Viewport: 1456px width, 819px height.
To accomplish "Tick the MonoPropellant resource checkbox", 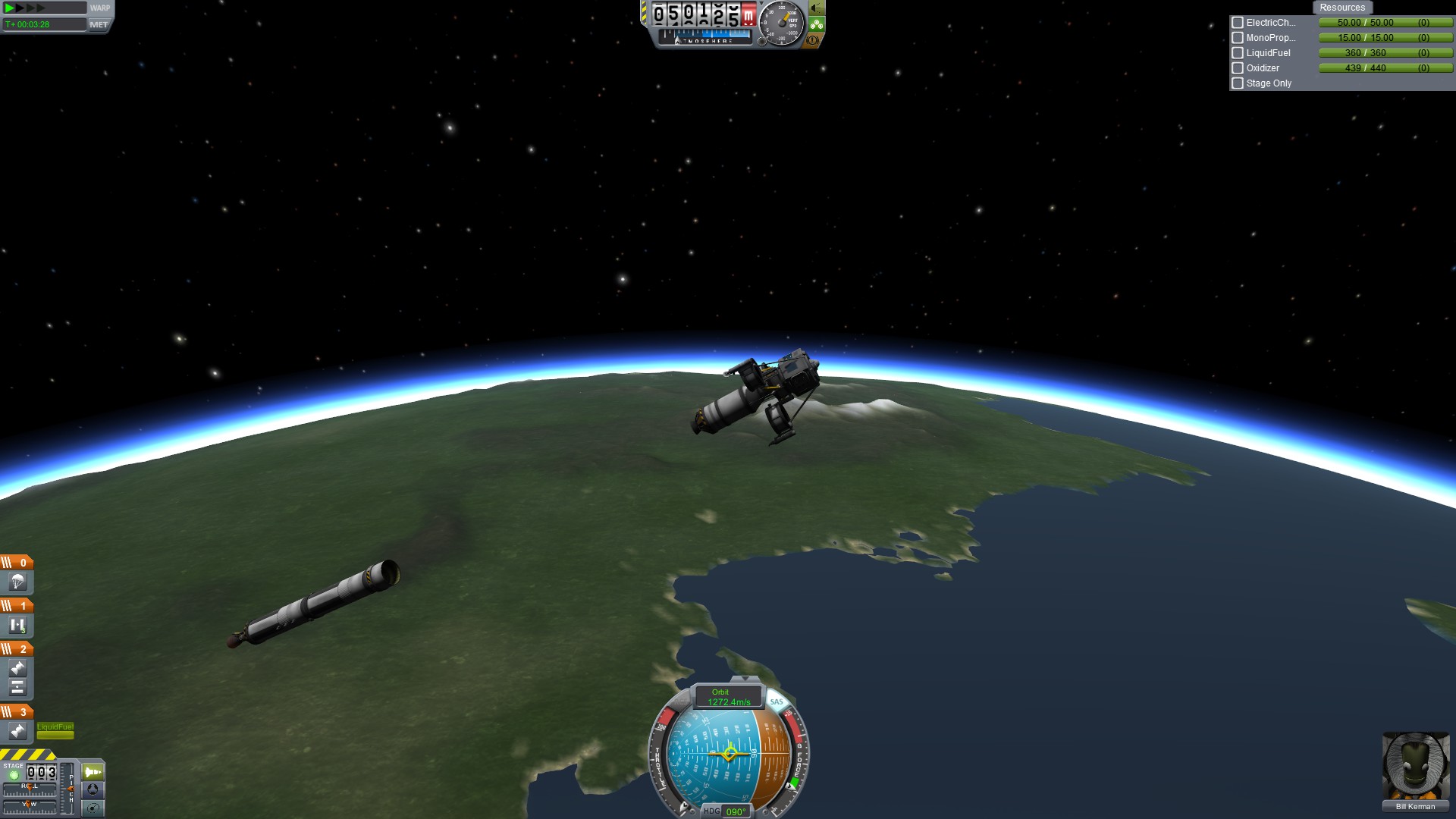I will point(1238,38).
